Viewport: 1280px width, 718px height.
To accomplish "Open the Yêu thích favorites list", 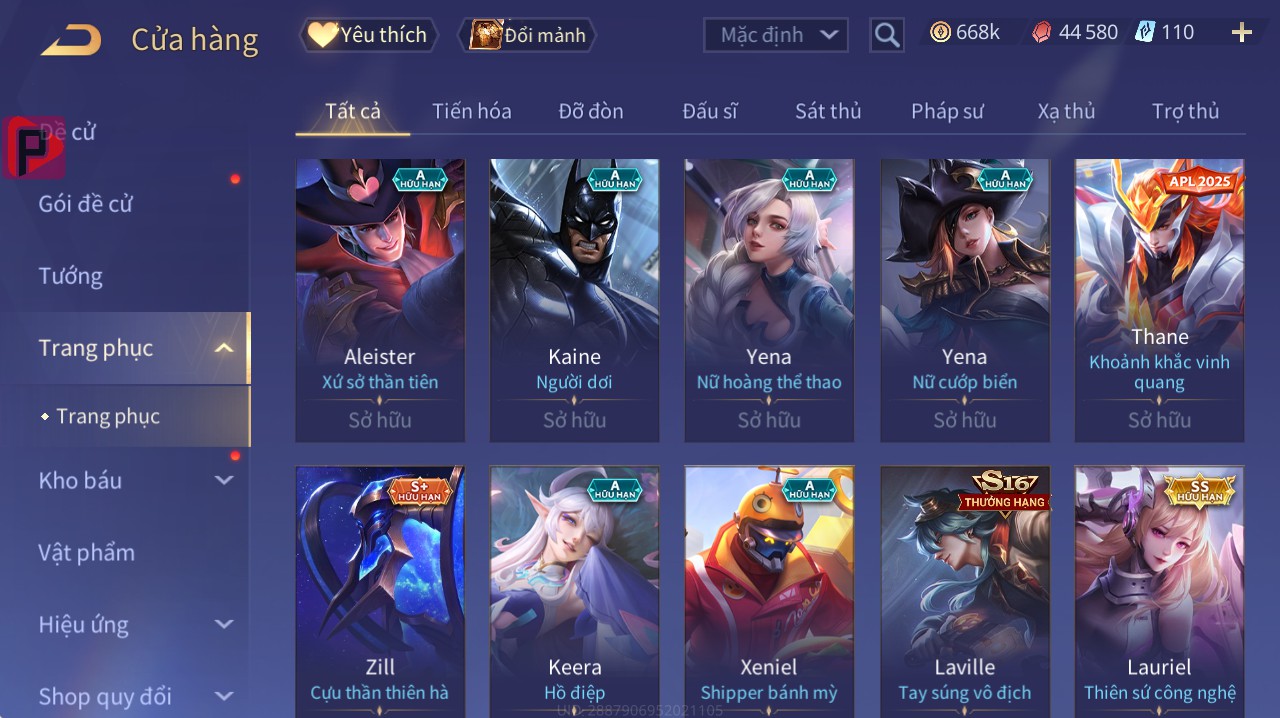I will tap(368, 35).
